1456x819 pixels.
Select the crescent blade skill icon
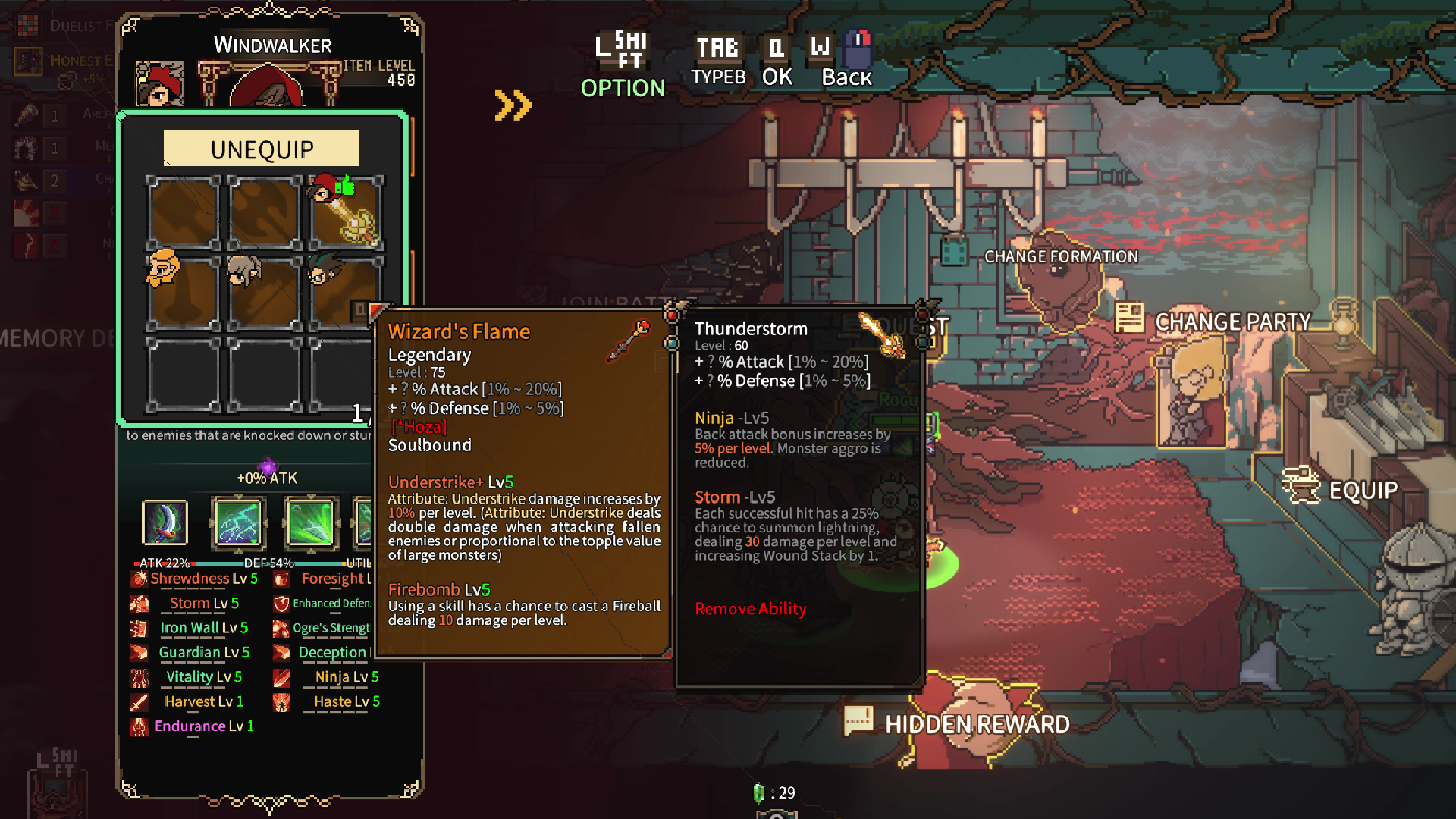point(165,522)
